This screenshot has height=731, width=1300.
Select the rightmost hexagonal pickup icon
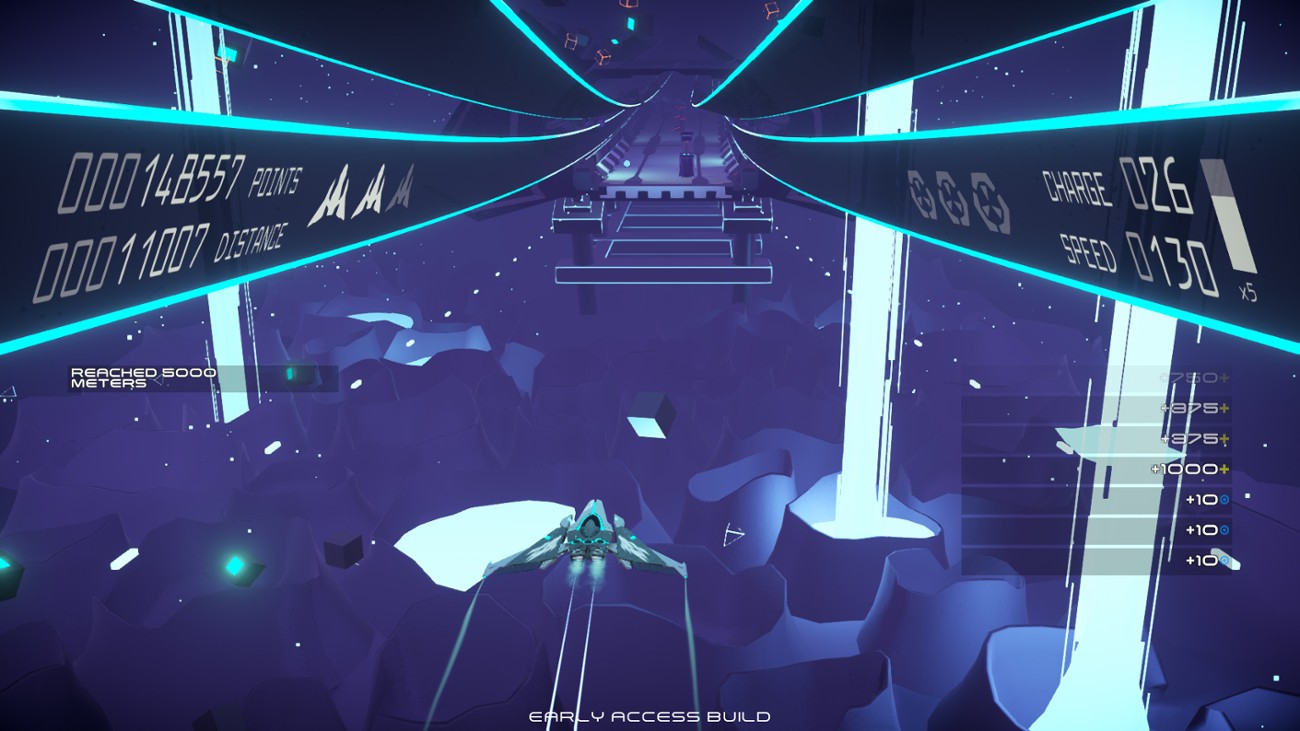point(986,196)
